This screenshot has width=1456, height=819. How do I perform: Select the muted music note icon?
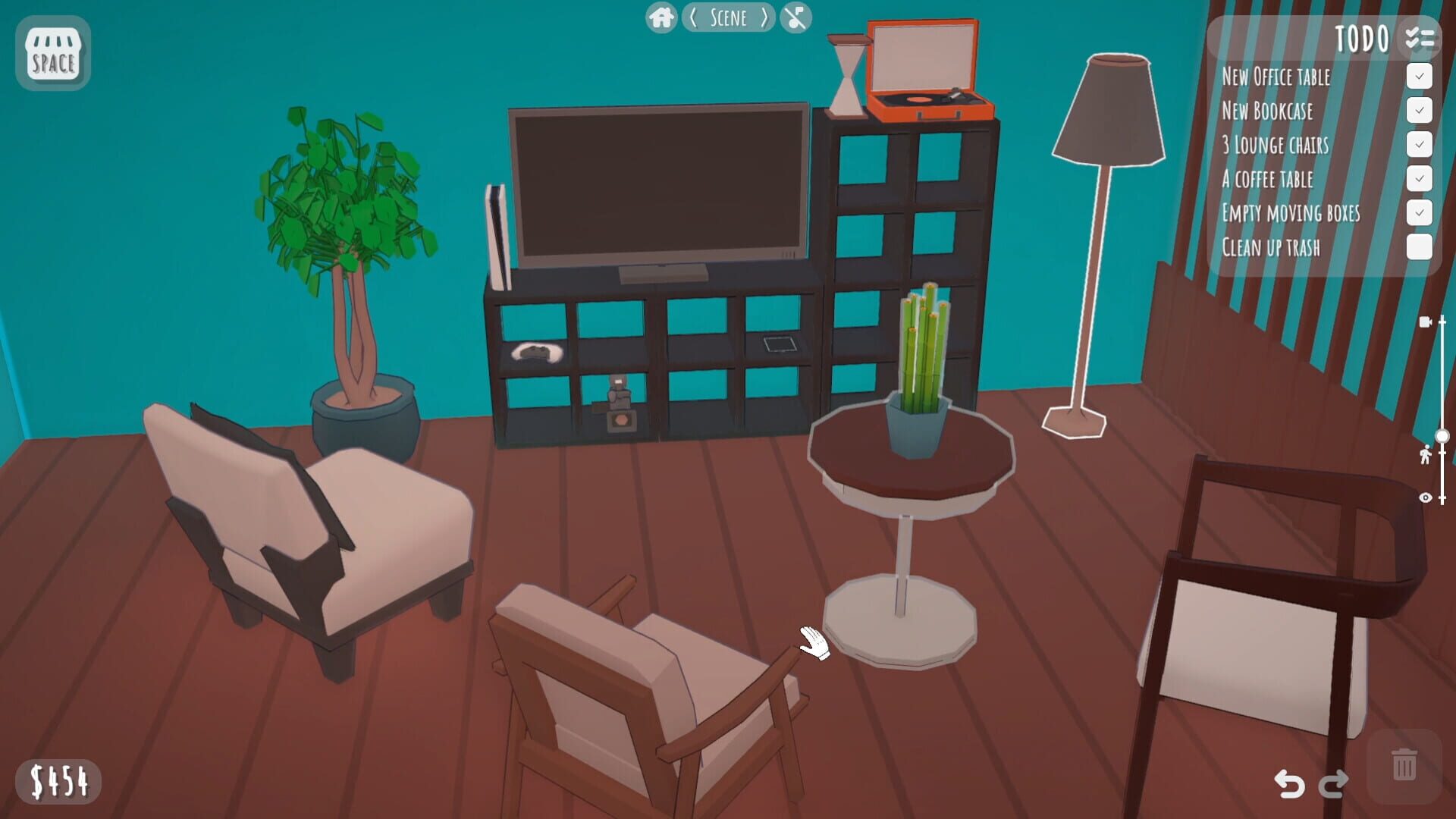pos(795,17)
